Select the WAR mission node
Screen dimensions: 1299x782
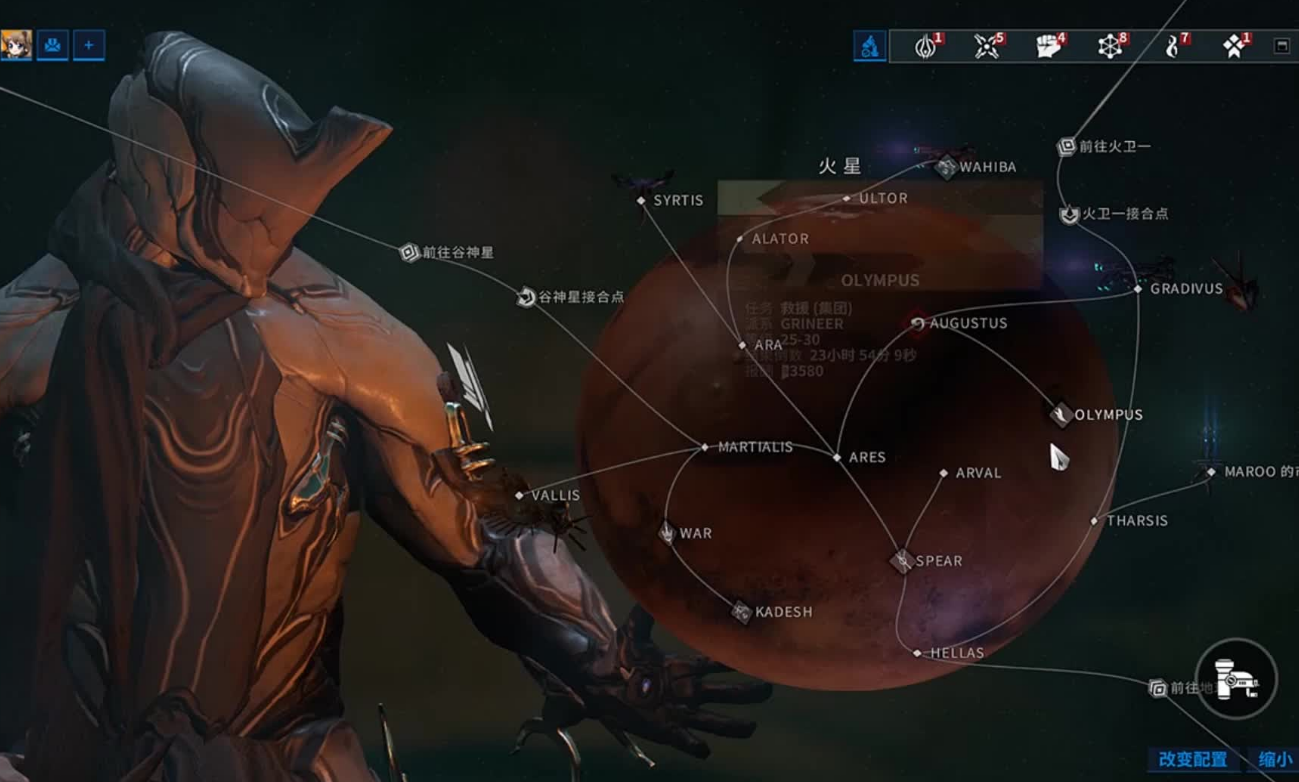668,533
